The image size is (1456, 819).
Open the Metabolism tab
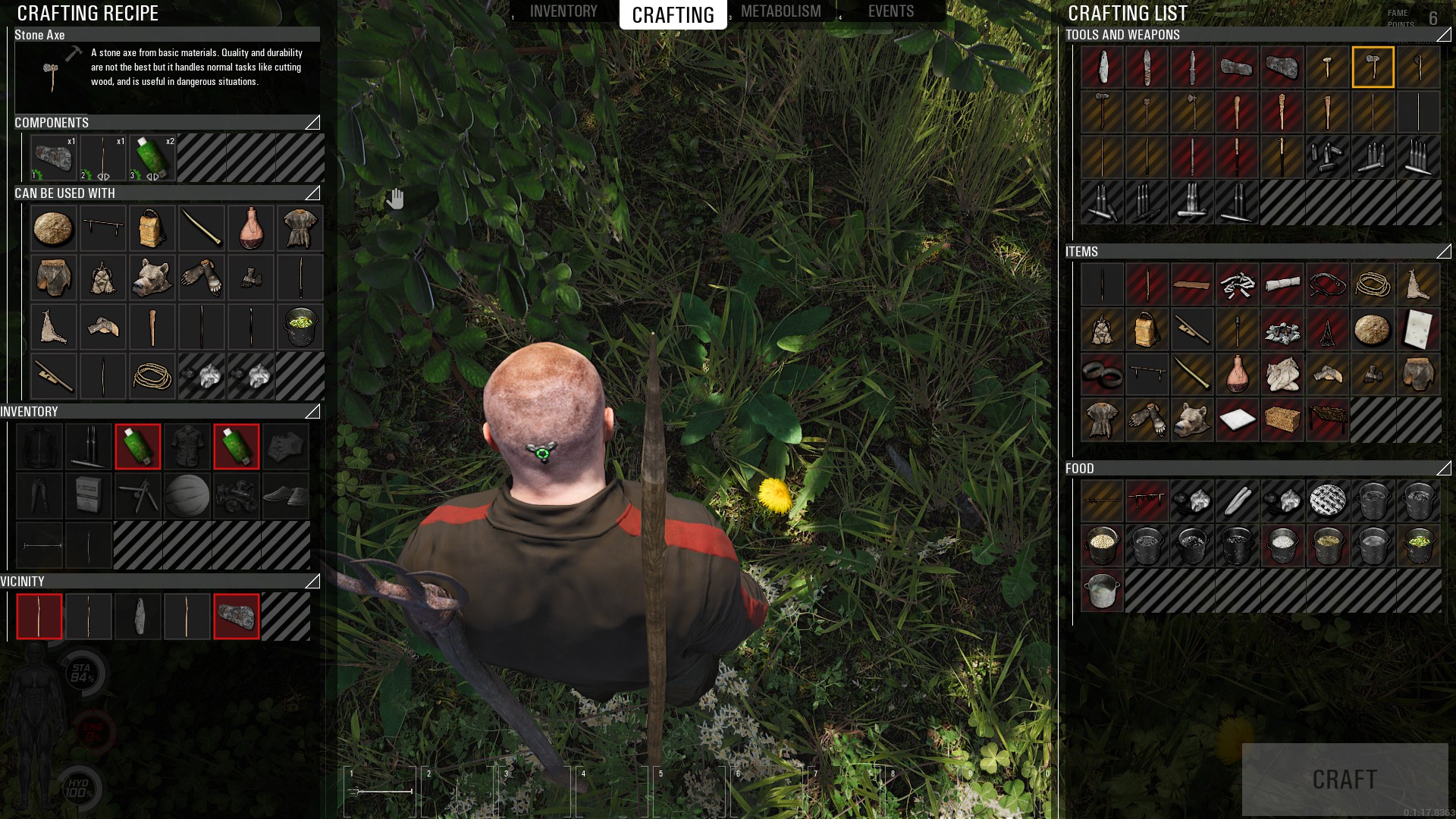[x=780, y=11]
